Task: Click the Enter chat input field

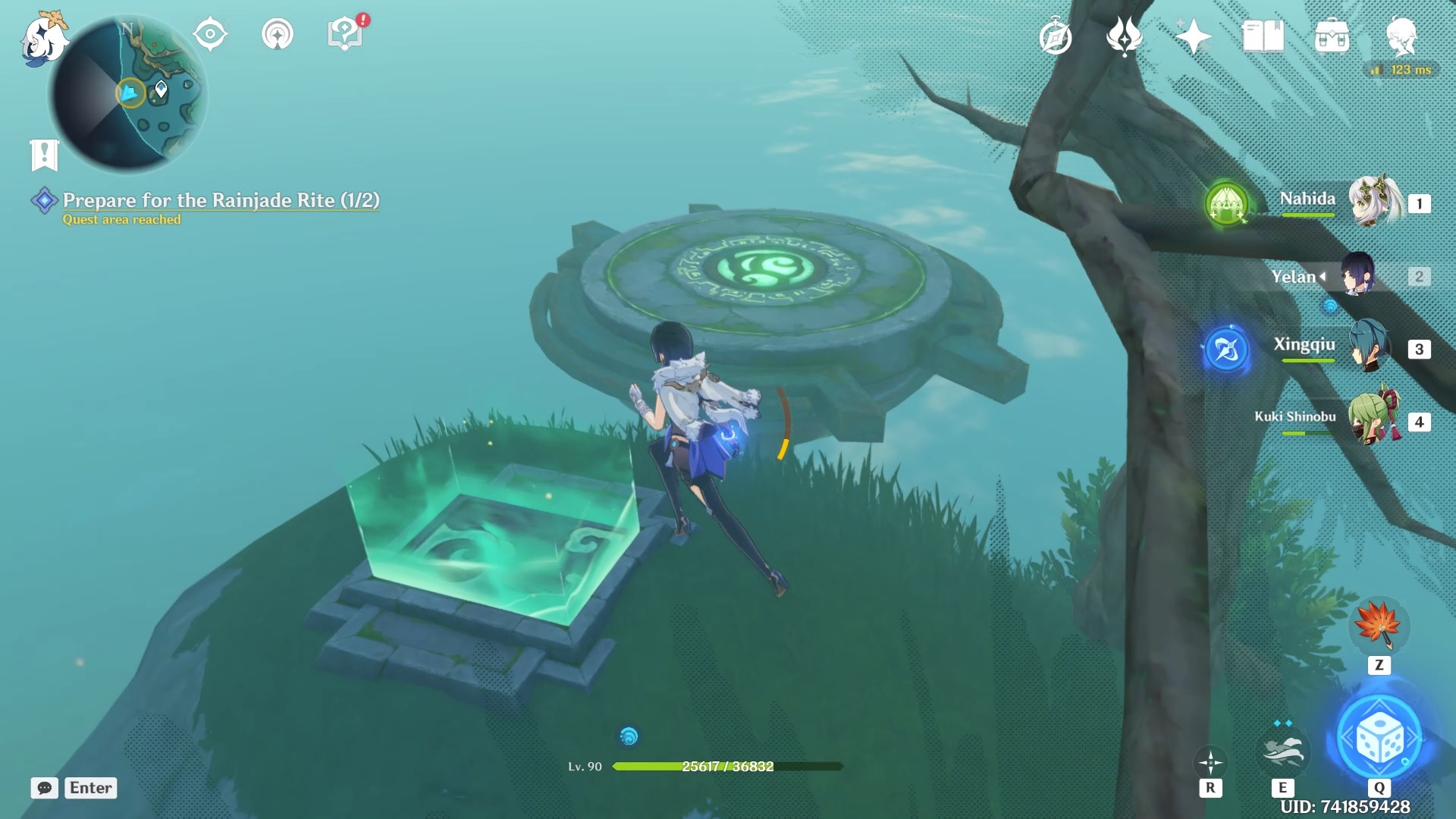Action: pos(90,788)
